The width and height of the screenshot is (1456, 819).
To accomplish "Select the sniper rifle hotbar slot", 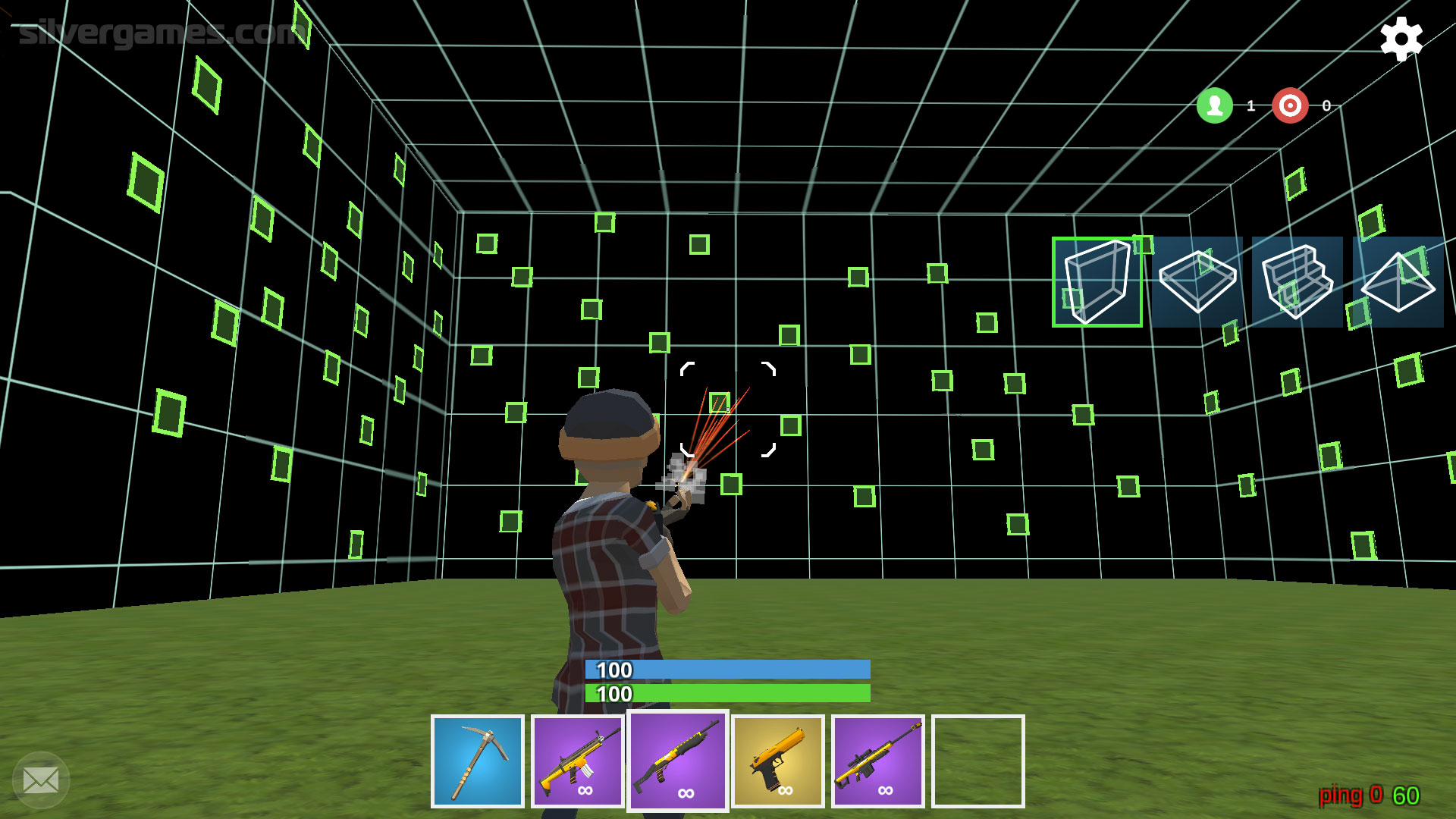I will tap(878, 761).
